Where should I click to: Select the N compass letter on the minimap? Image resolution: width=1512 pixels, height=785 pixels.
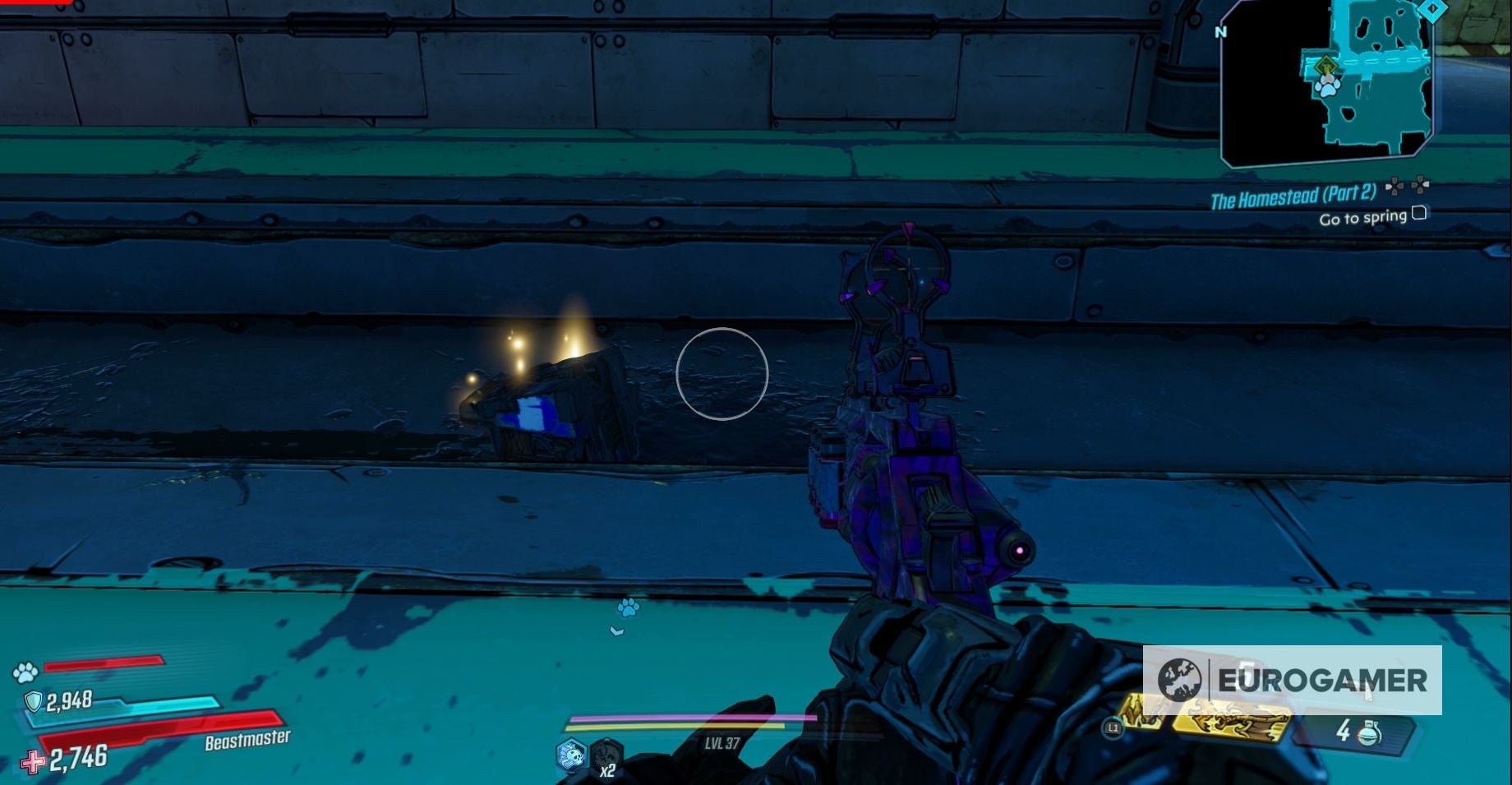[1220, 31]
